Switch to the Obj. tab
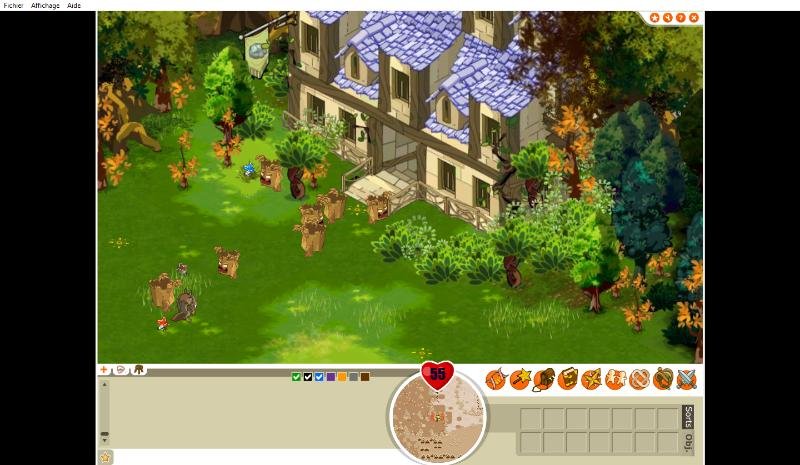Image resolution: width=800 pixels, height=465 pixels. point(688,441)
